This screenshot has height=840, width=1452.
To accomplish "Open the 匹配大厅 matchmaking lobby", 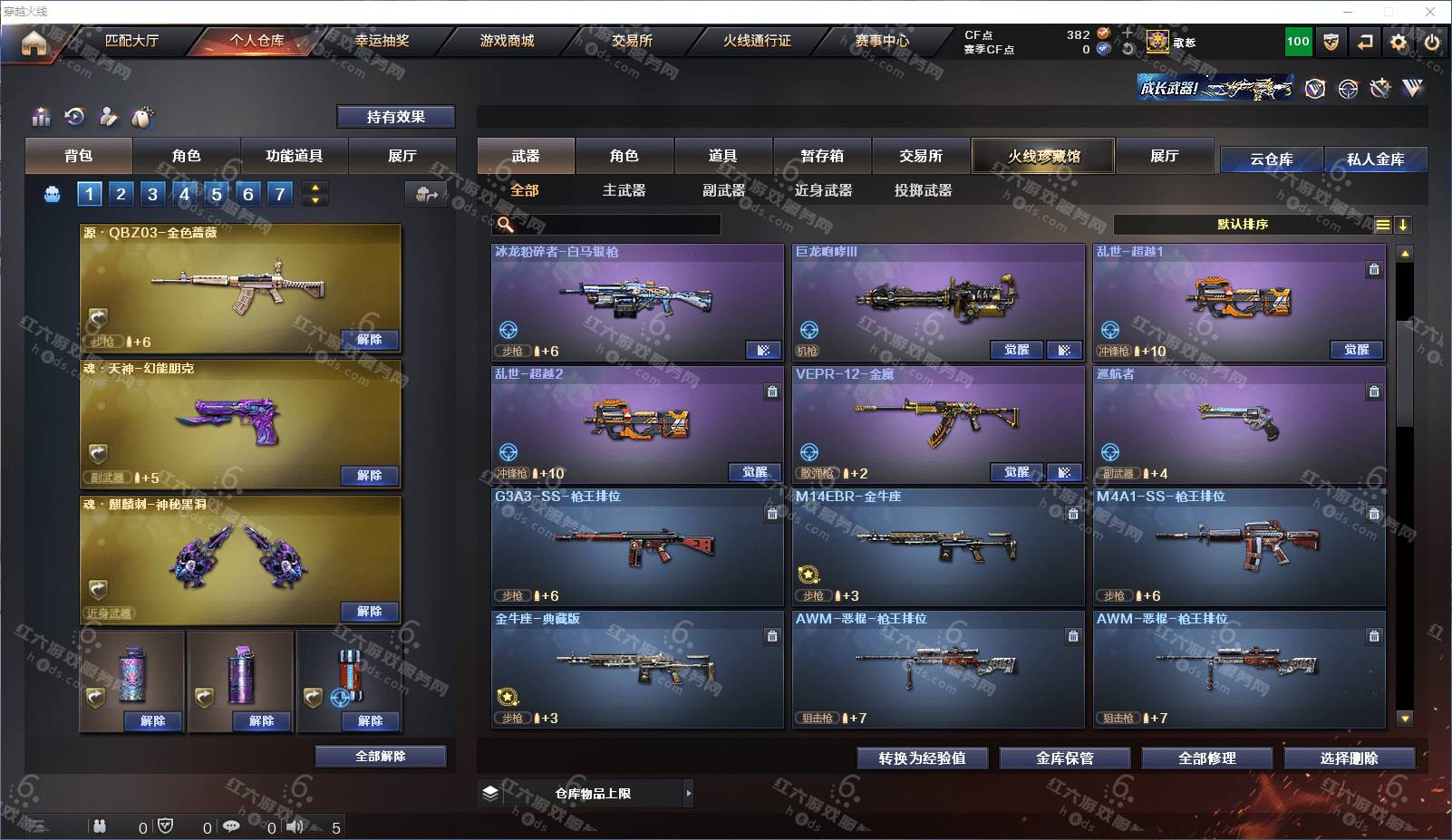I will (131, 41).
